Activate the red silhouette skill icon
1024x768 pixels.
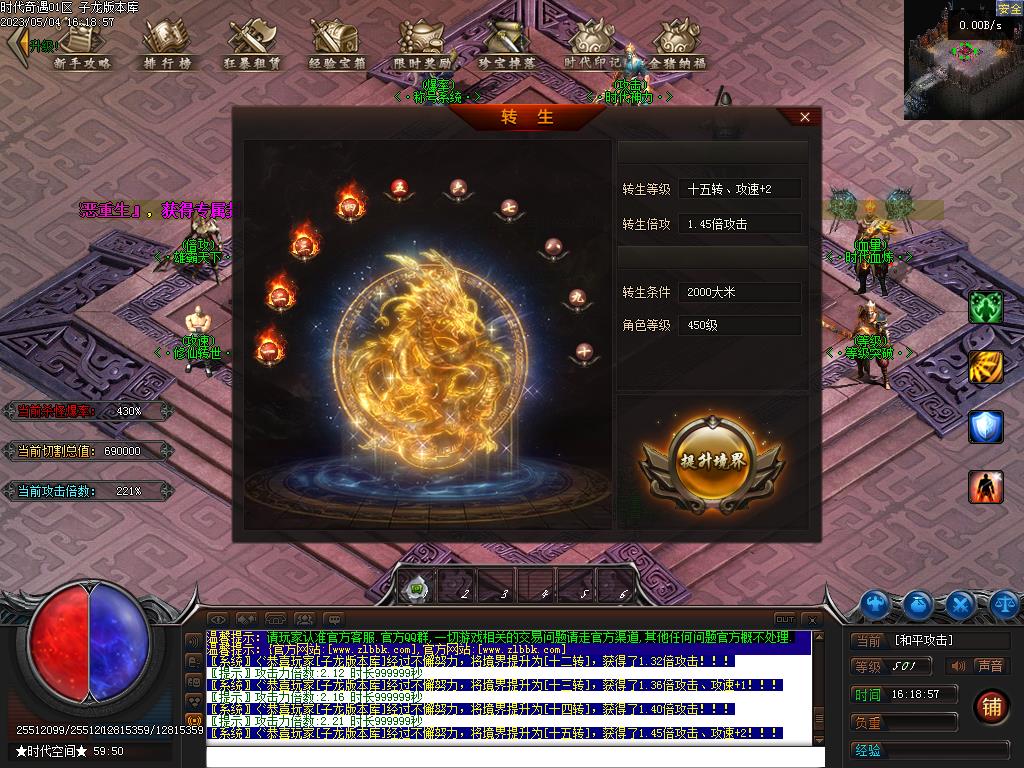985,487
